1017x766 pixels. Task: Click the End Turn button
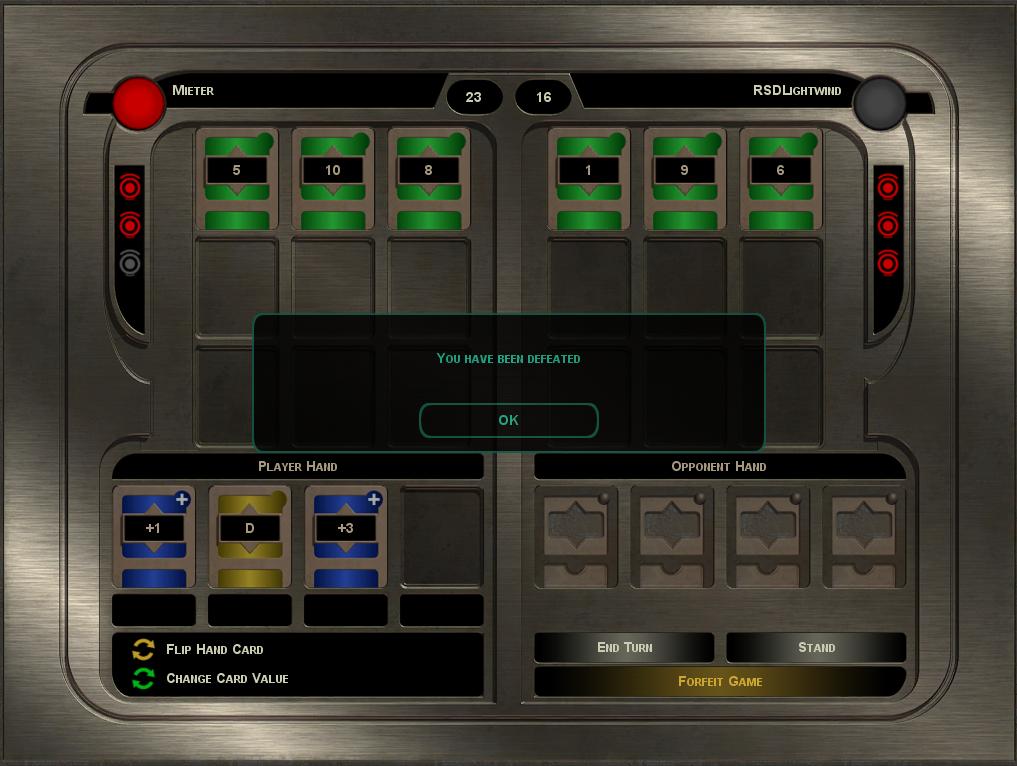pos(624,647)
